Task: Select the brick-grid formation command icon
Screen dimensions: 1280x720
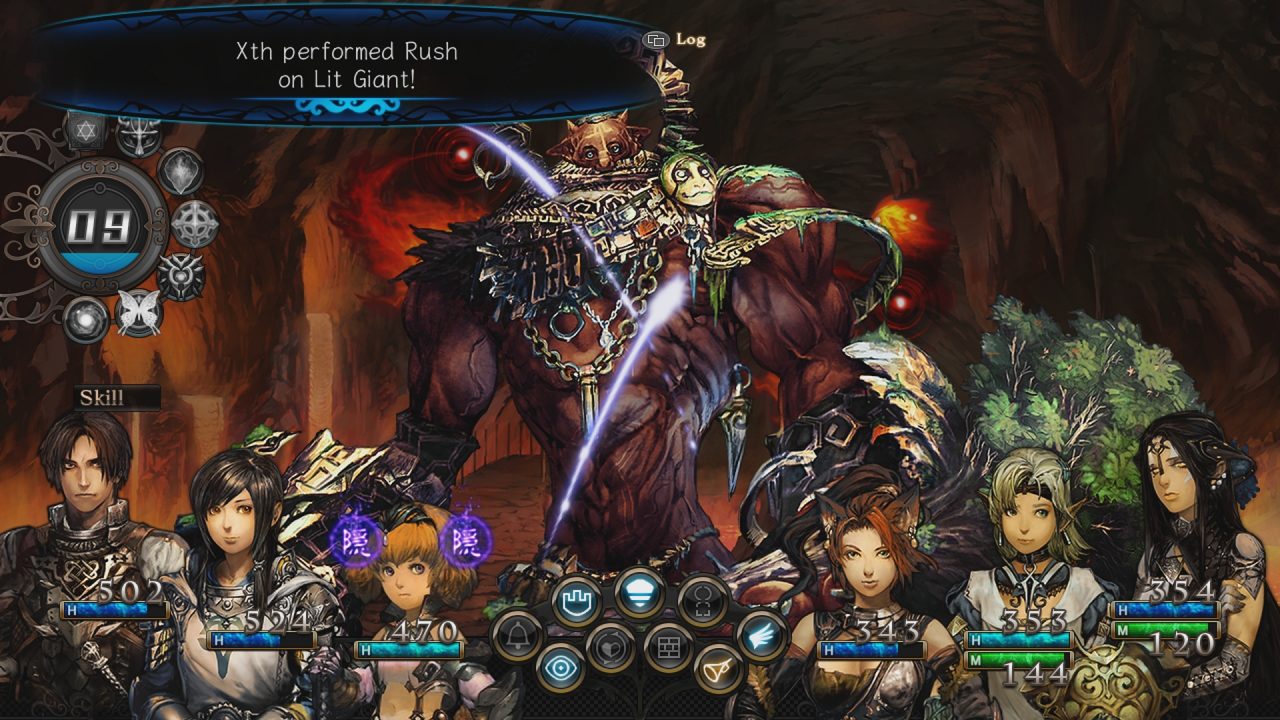Action: 669,646
